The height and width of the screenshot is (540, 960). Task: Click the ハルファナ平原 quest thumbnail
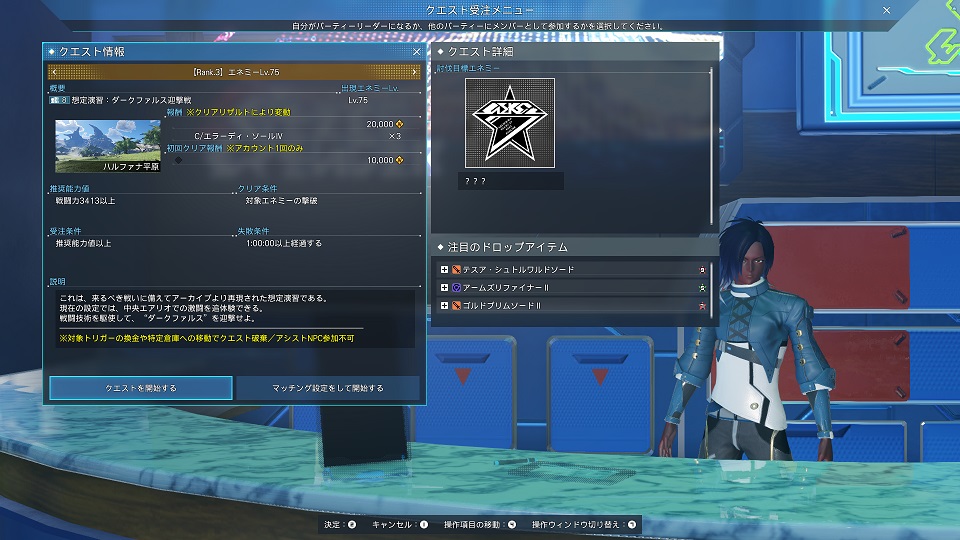coord(107,146)
